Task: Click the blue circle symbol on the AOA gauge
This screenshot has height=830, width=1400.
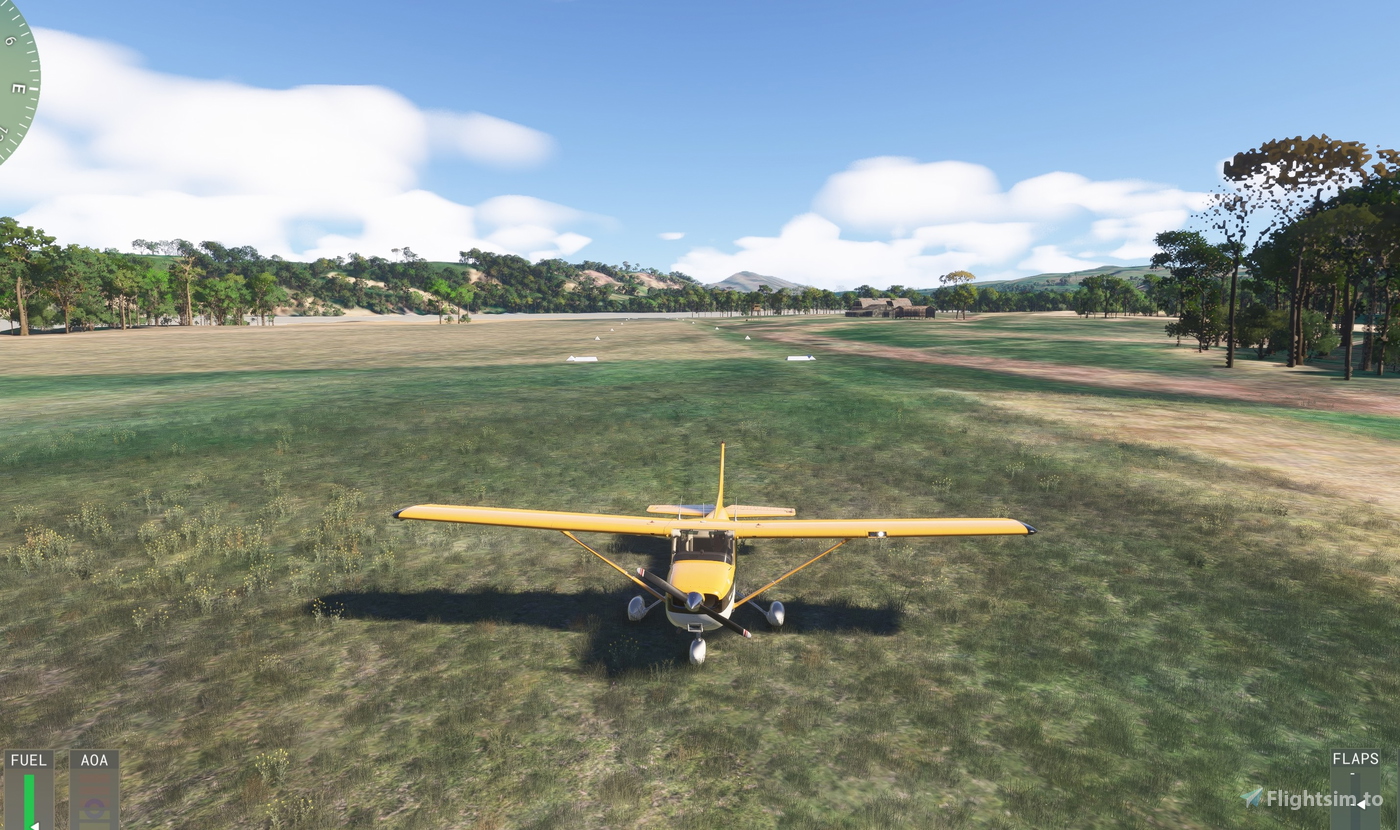Action: (x=93, y=806)
